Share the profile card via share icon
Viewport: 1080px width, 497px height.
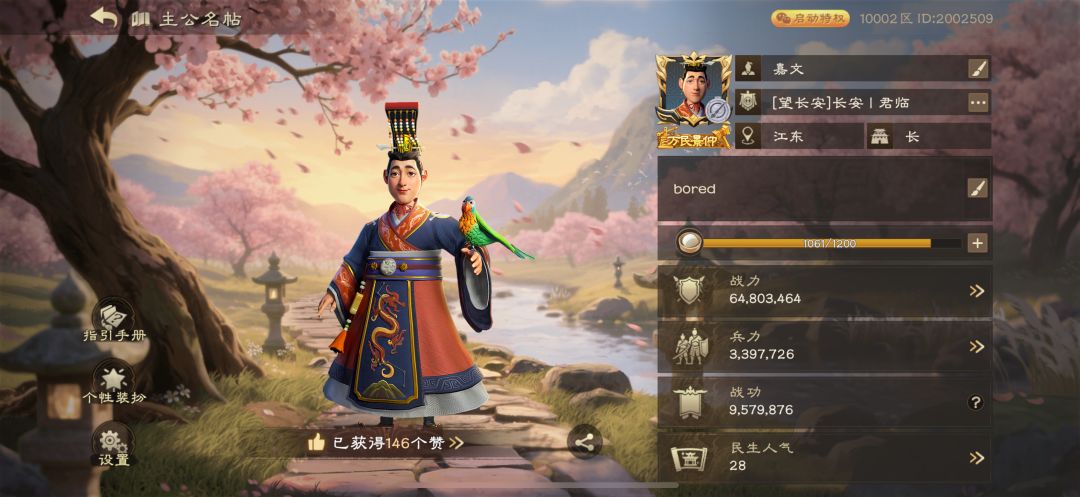[584, 441]
